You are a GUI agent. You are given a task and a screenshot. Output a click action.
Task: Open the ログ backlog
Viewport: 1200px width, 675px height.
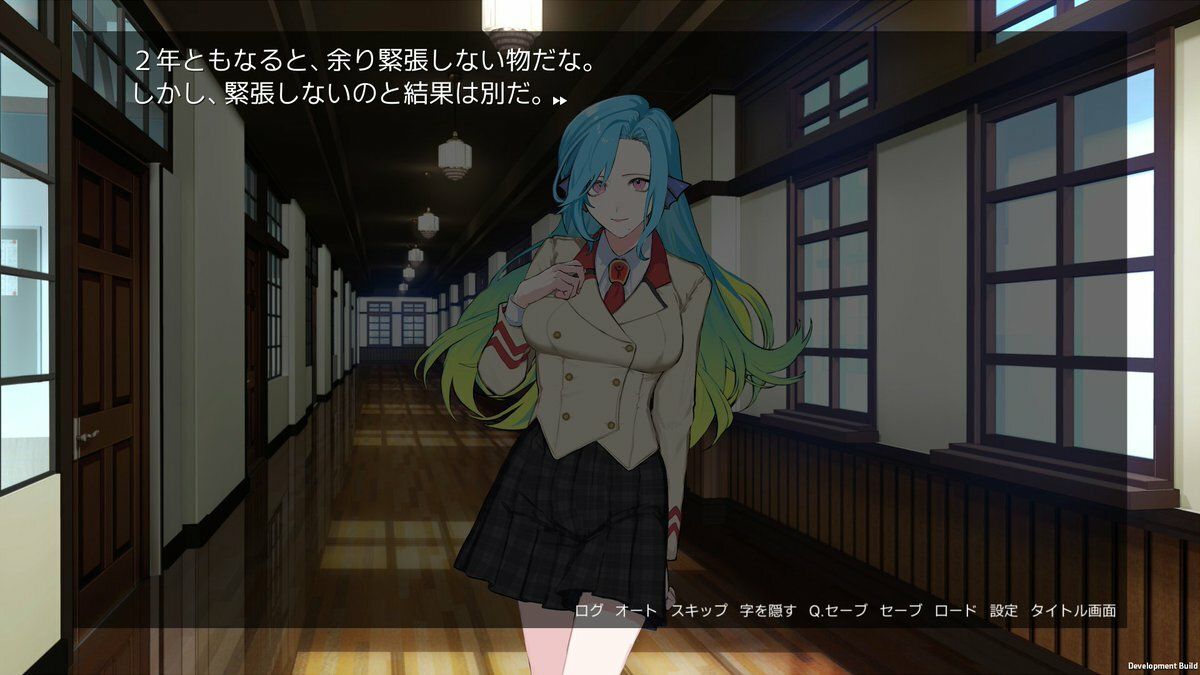589,610
